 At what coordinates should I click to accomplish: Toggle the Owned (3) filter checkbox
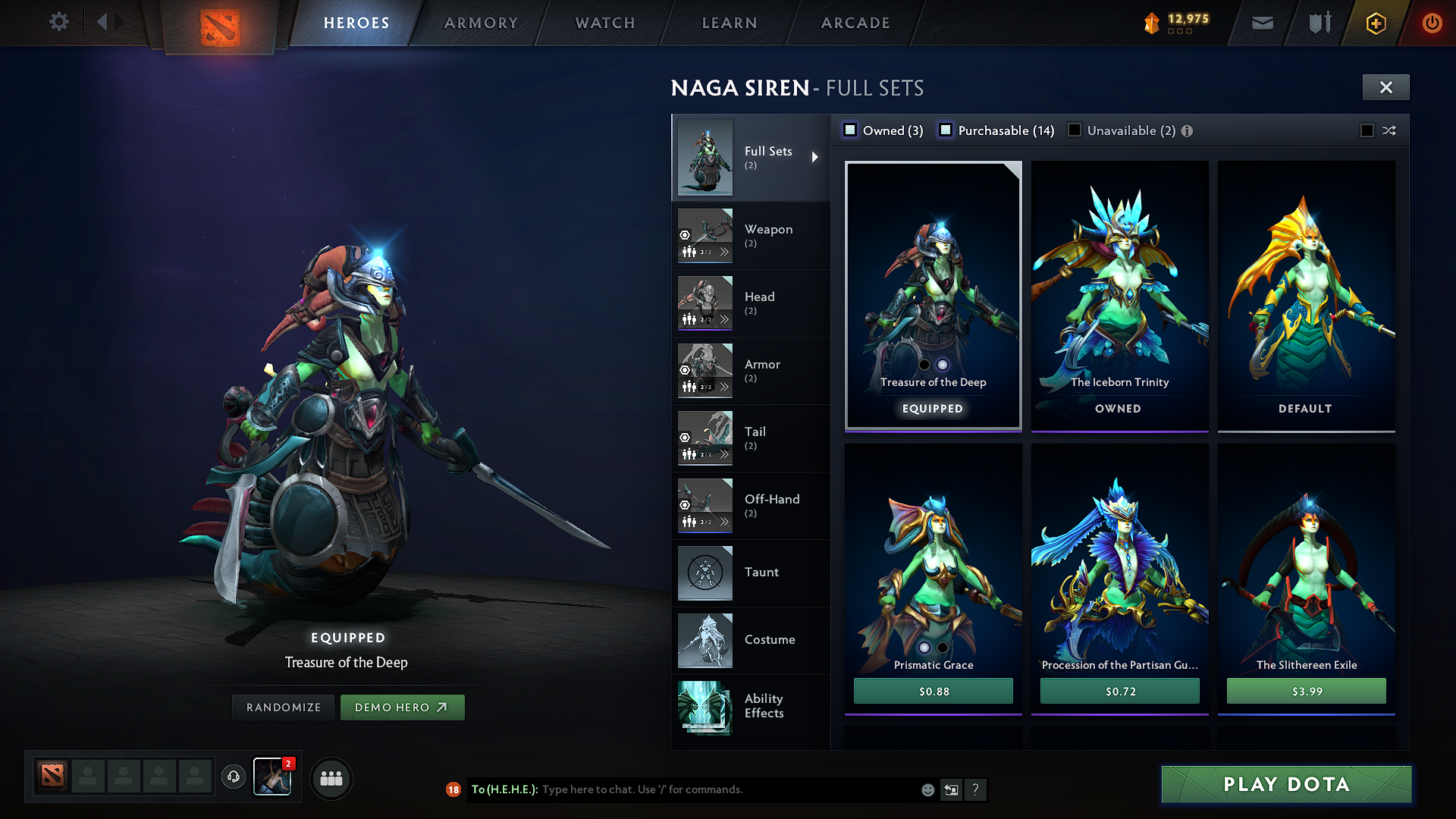tap(849, 130)
